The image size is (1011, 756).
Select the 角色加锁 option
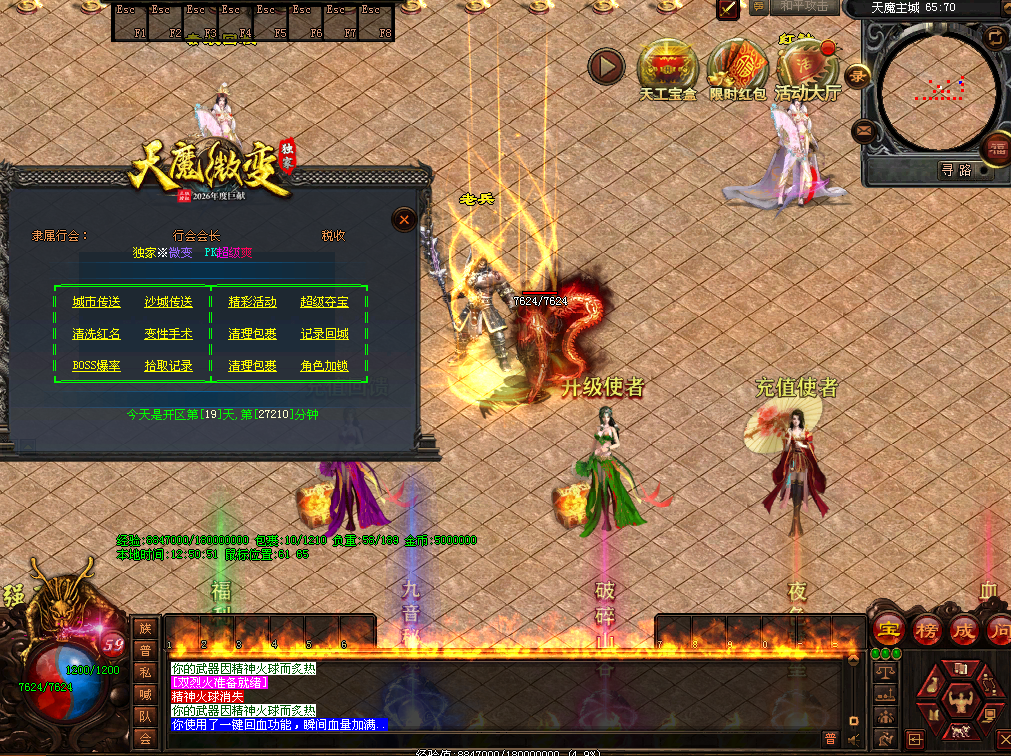click(324, 366)
